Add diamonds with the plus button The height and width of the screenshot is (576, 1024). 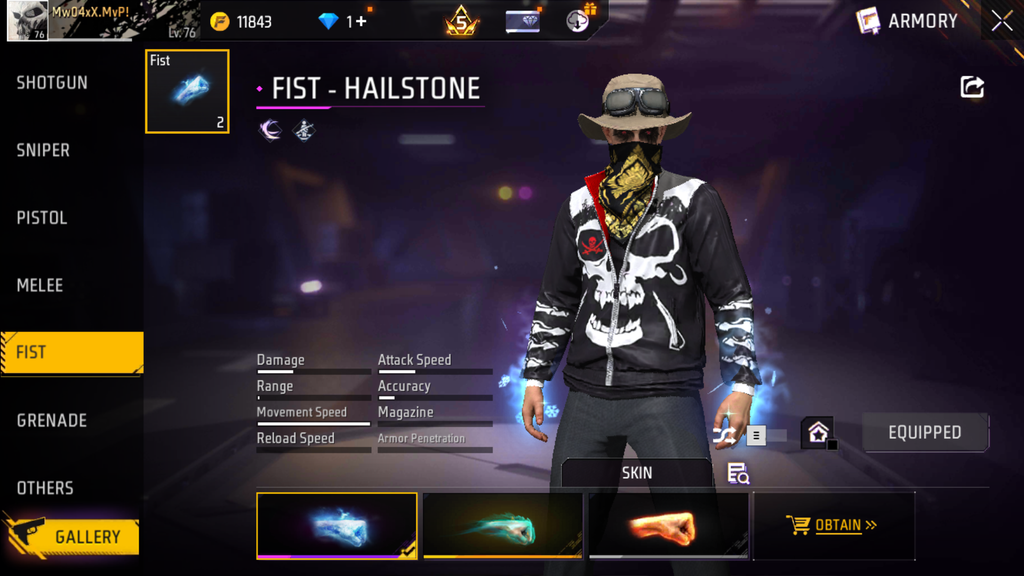tap(361, 21)
